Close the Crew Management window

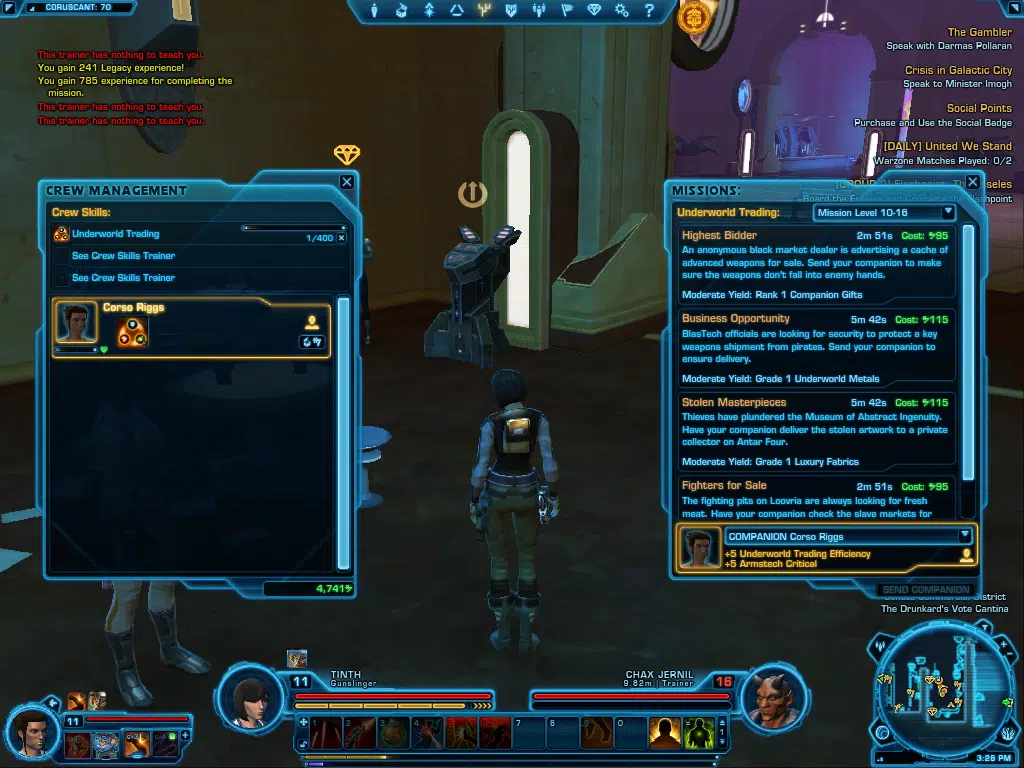click(346, 182)
